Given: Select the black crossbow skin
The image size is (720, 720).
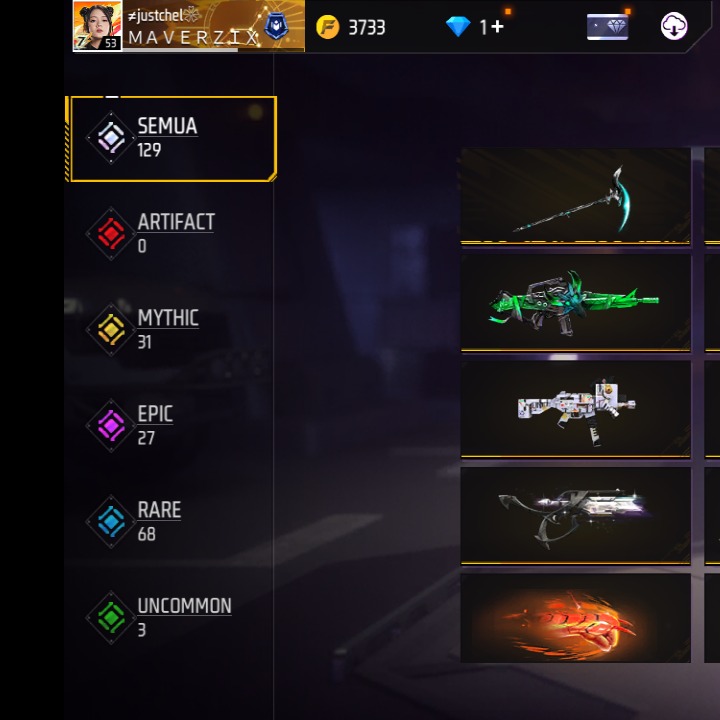Looking at the screenshot, I should pos(575,515).
